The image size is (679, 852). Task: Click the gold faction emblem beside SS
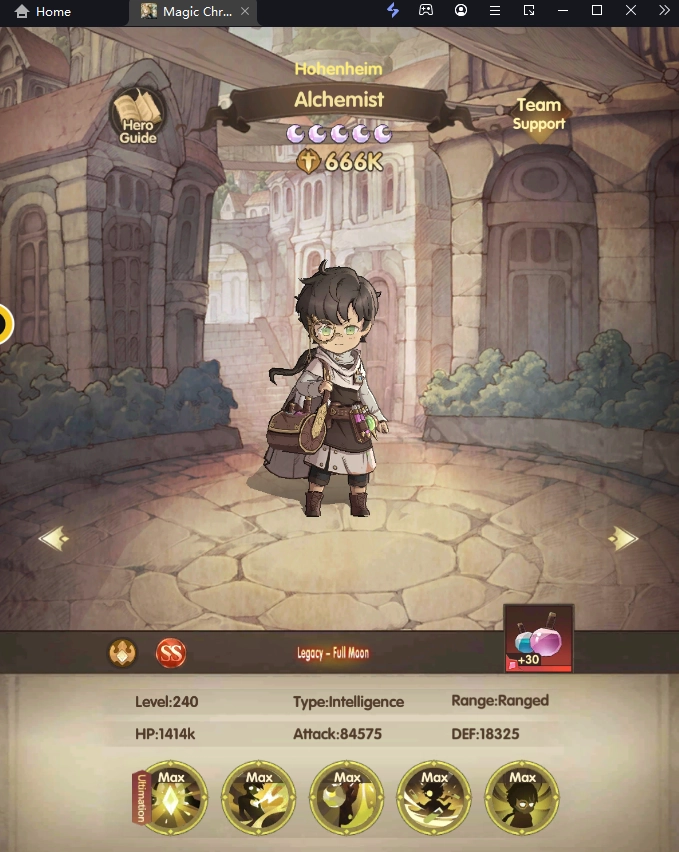coord(122,653)
